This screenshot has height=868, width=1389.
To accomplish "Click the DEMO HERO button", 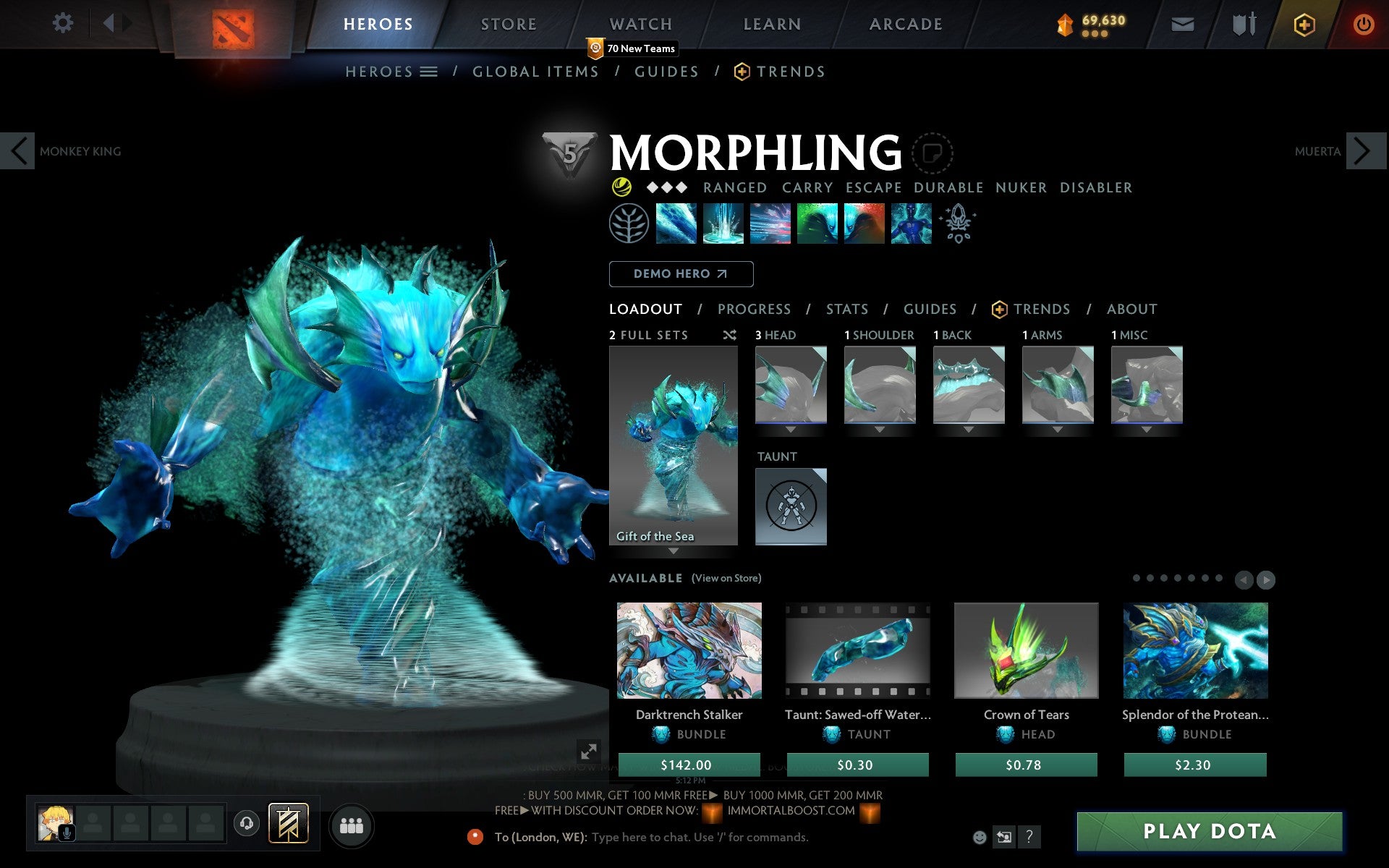I will (681, 274).
